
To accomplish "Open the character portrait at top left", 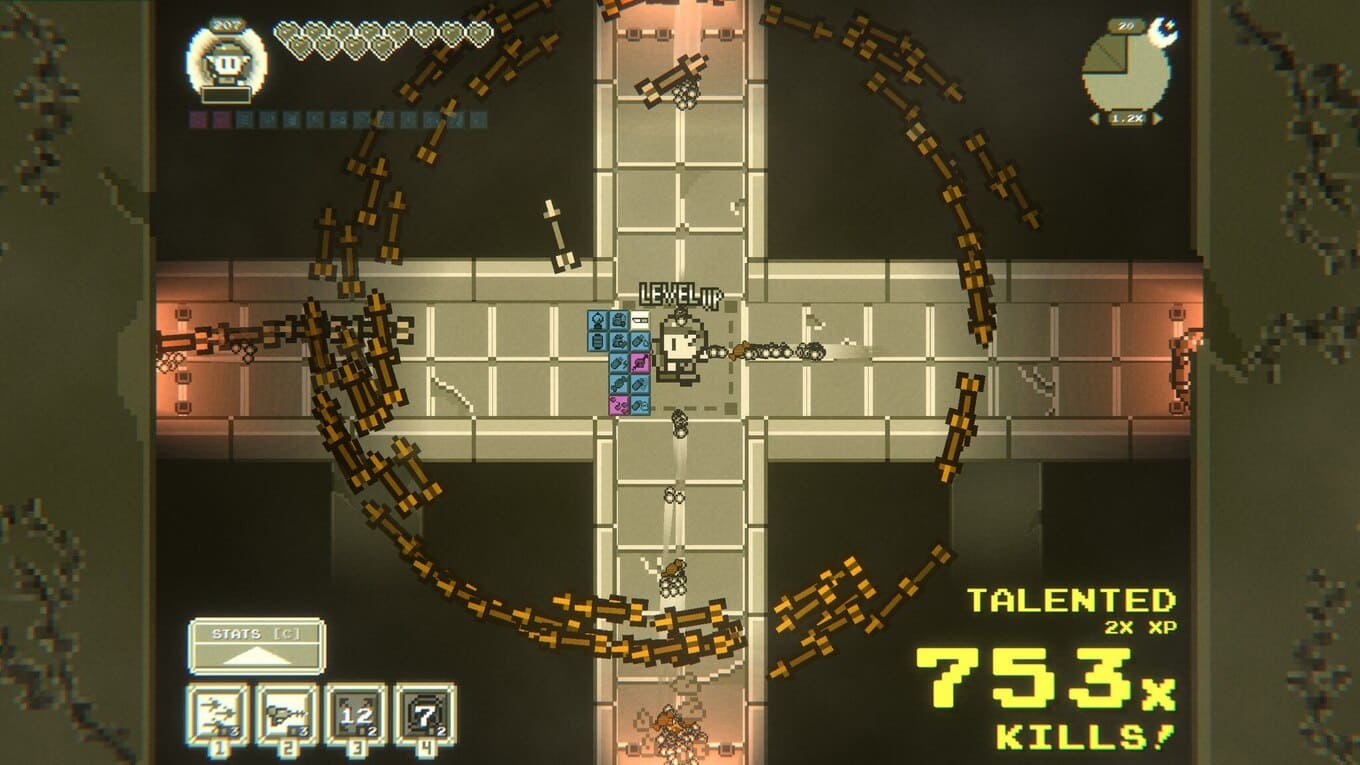I will (x=226, y=62).
